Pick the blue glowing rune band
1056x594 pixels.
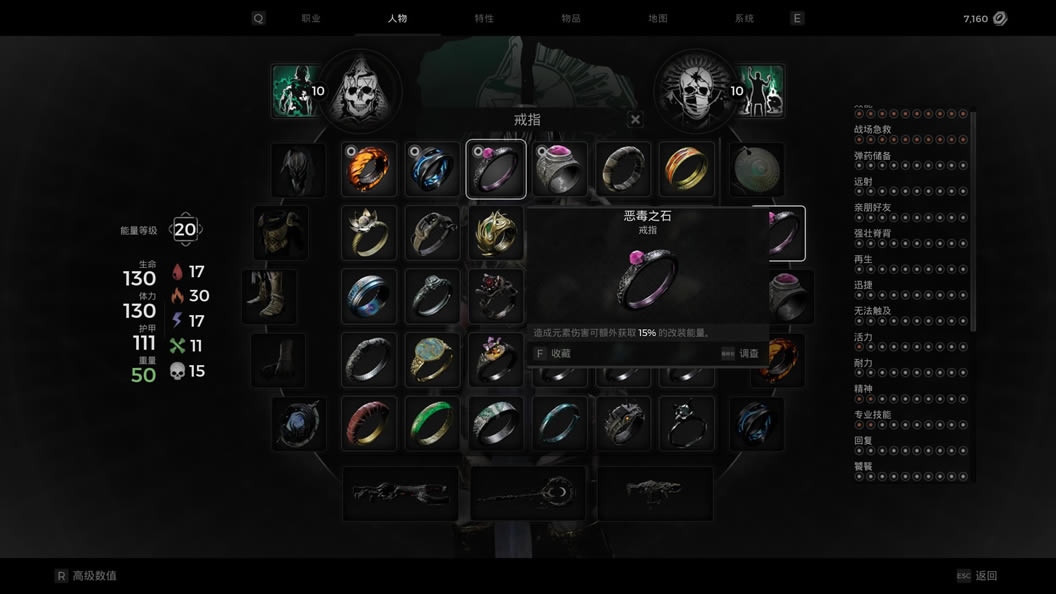pyautogui.click(x=369, y=297)
